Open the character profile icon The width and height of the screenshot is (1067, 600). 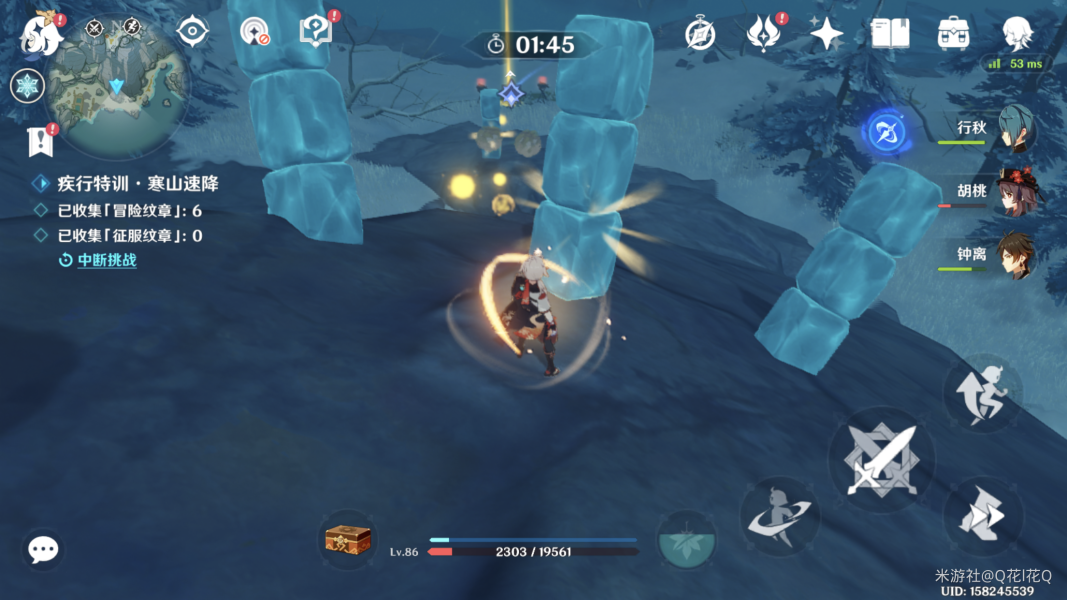pos(1017,34)
